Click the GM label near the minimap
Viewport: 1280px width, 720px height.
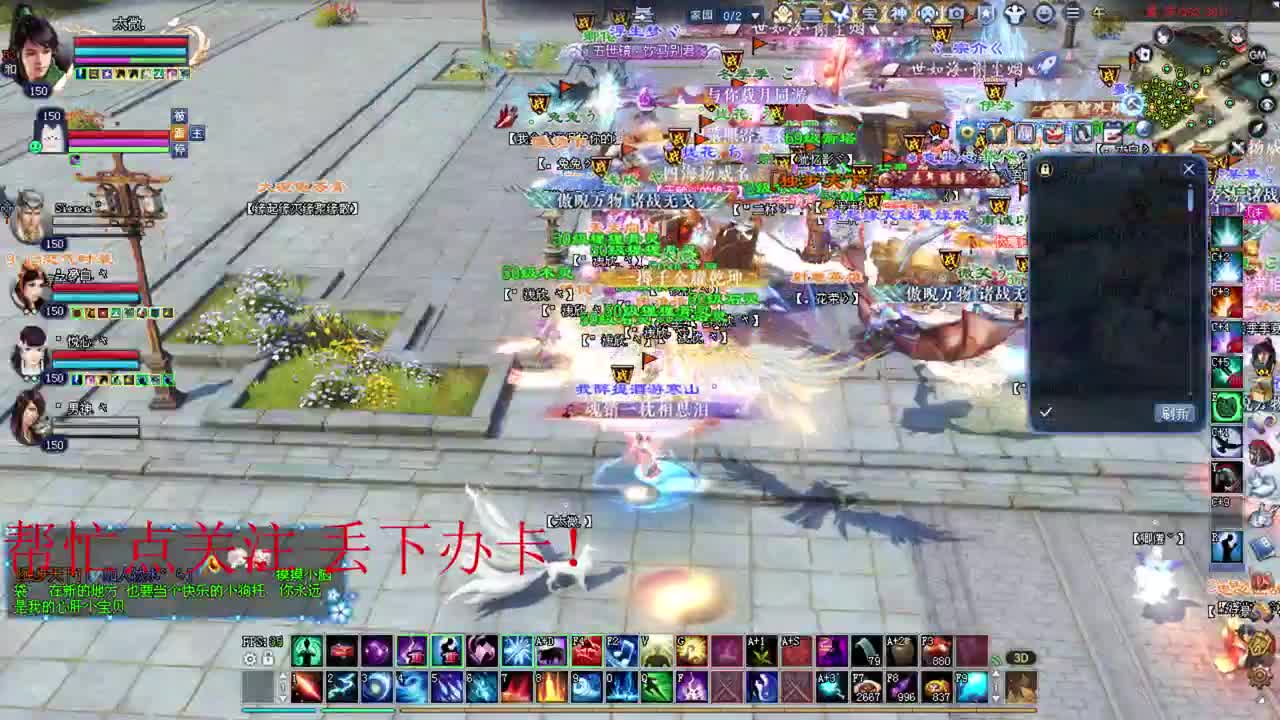1257,54
